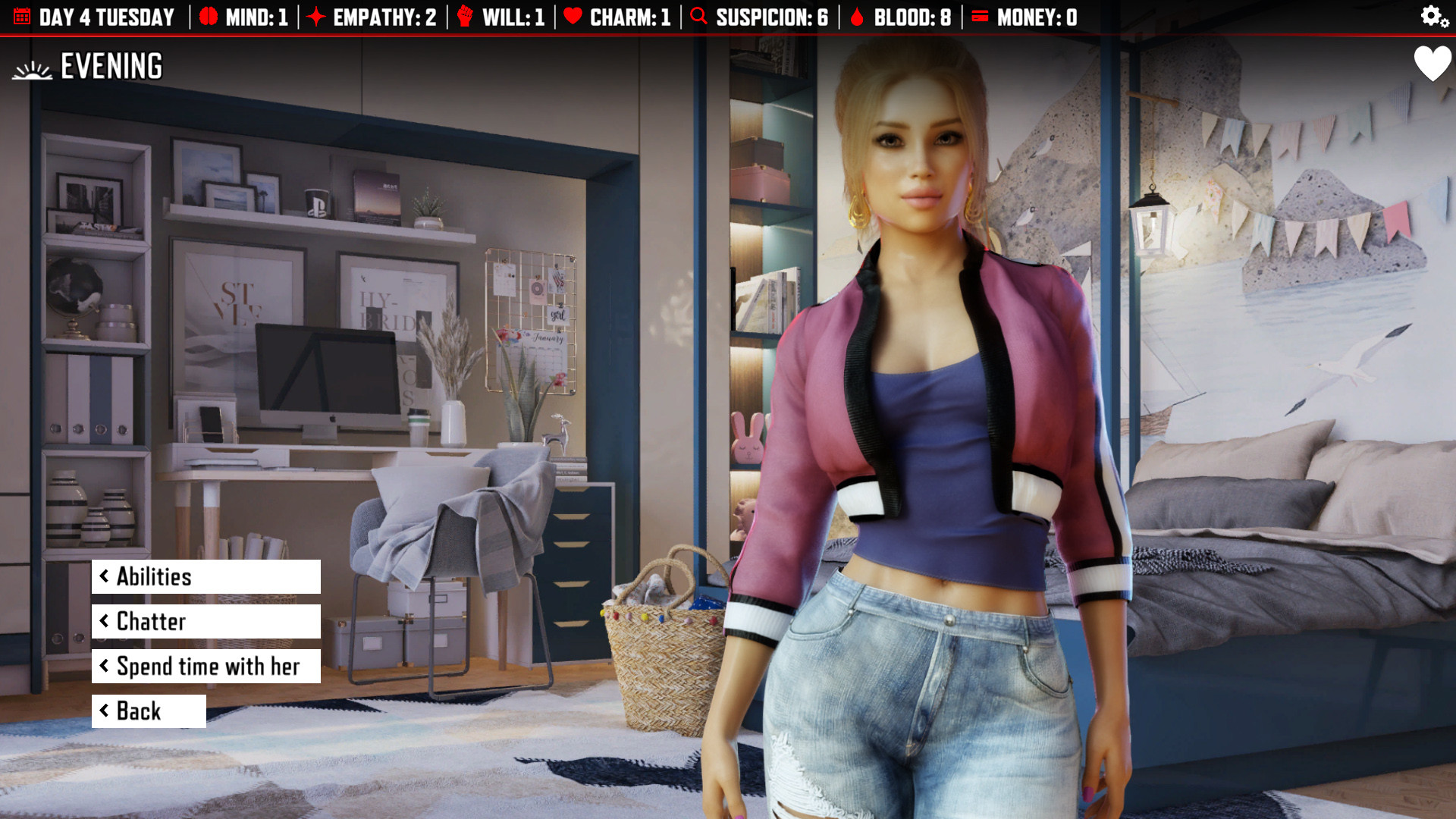Click the chevron next to Chatter
This screenshot has width=1456, height=819.
click(x=105, y=622)
